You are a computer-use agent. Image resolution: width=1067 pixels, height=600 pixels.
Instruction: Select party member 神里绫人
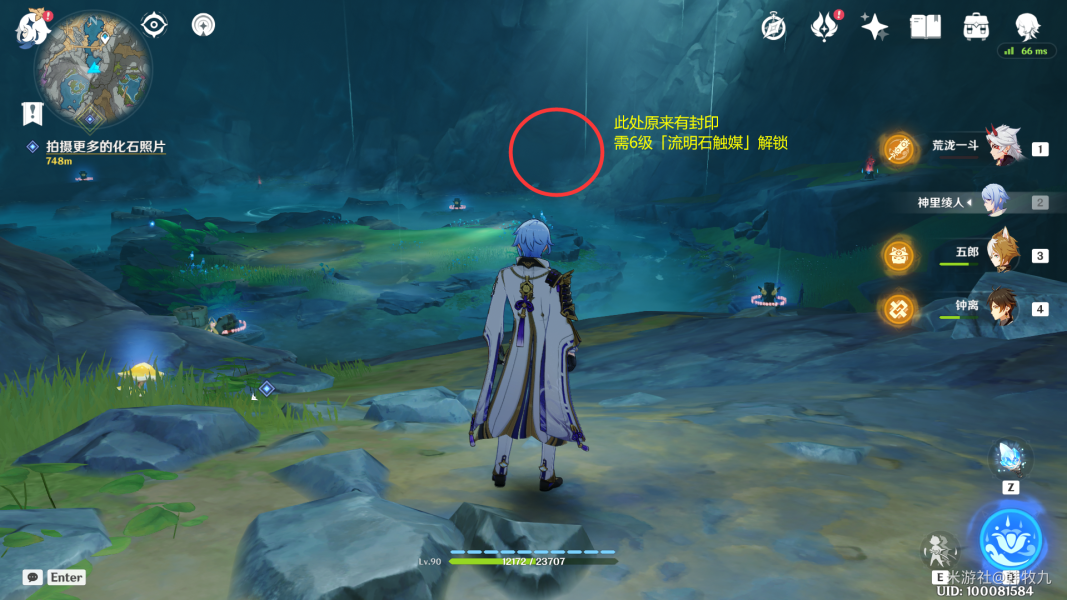click(x=996, y=201)
